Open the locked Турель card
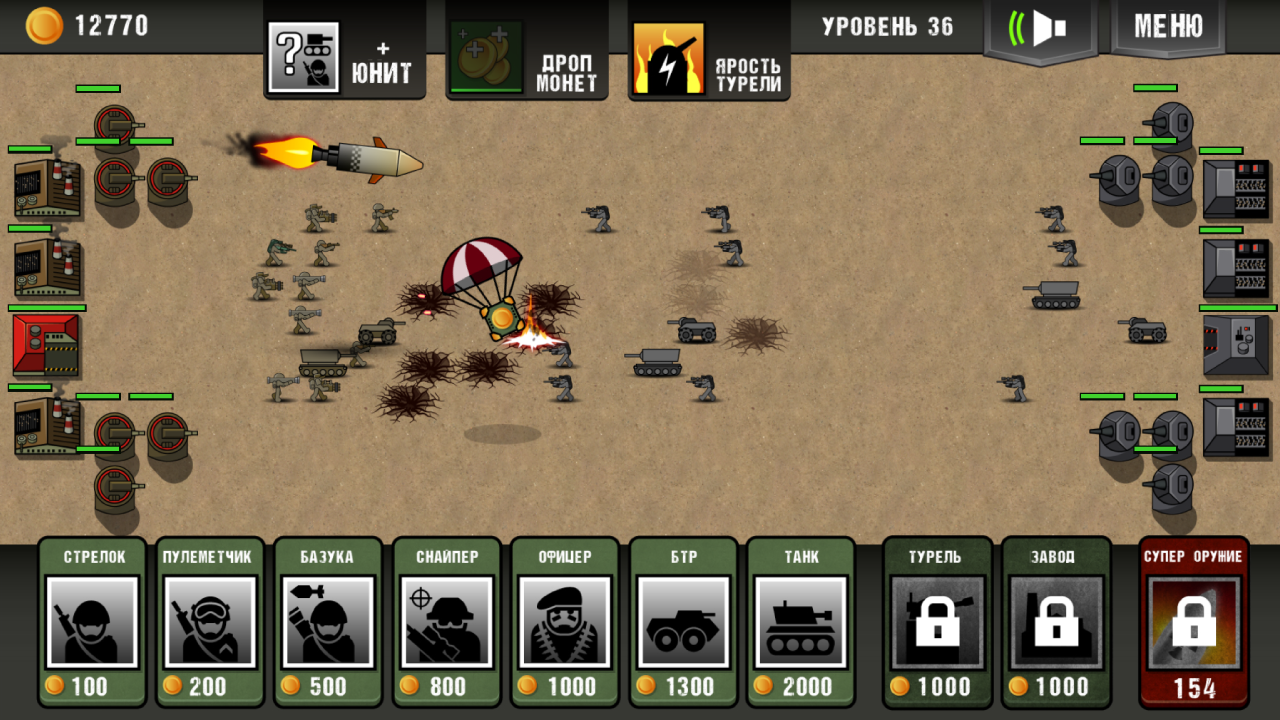Image resolution: width=1280 pixels, height=720 pixels. (x=936, y=620)
